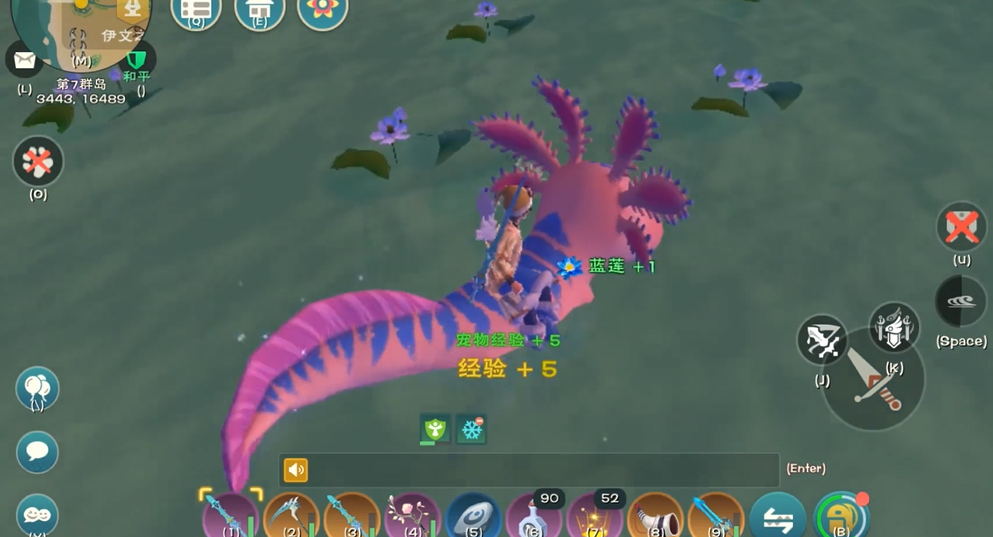The height and width of the screenshot is (537, 993).
Task: Open the house building icon
Action: coord(259,11)
